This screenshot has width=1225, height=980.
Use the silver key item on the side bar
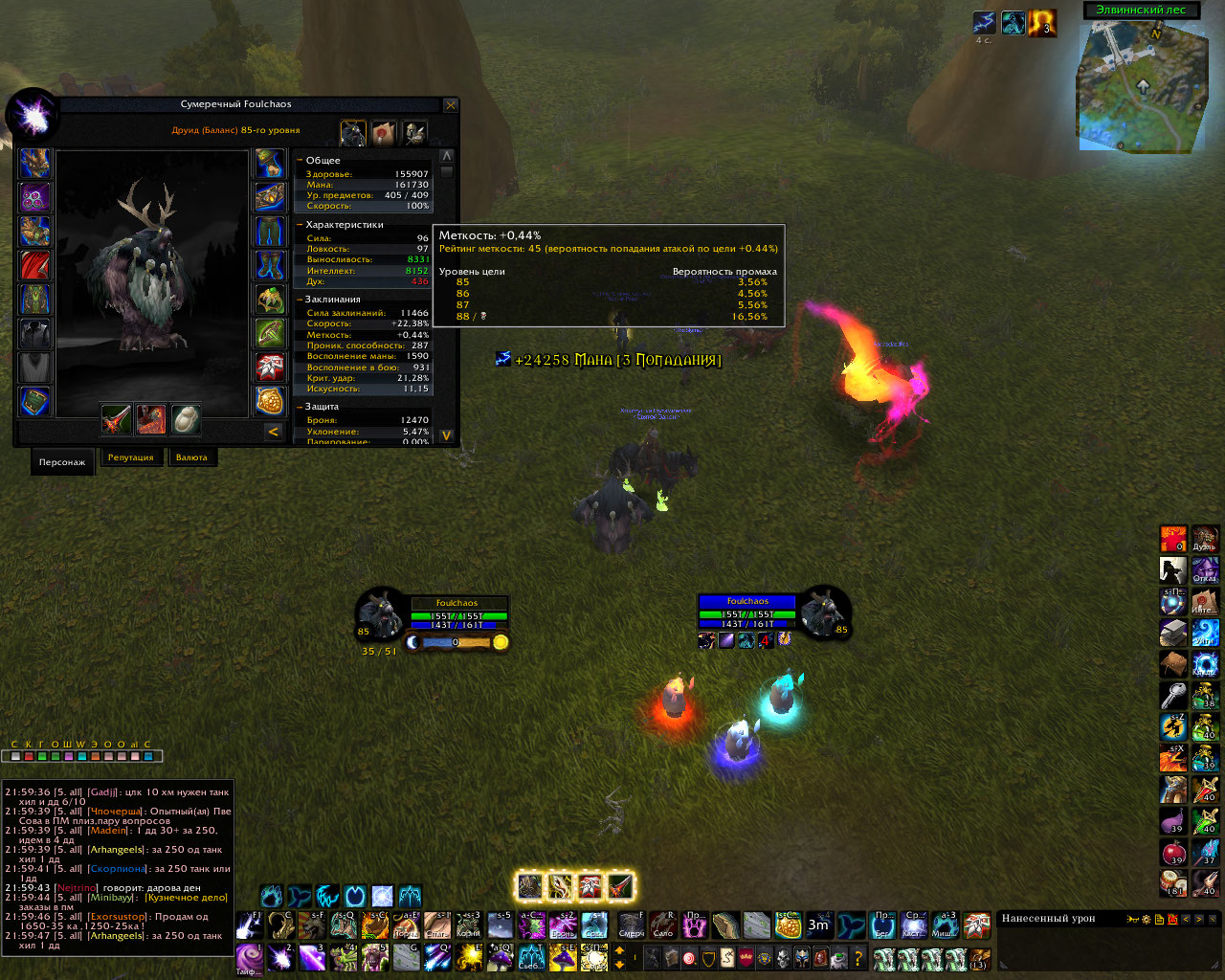(1173, 695)
